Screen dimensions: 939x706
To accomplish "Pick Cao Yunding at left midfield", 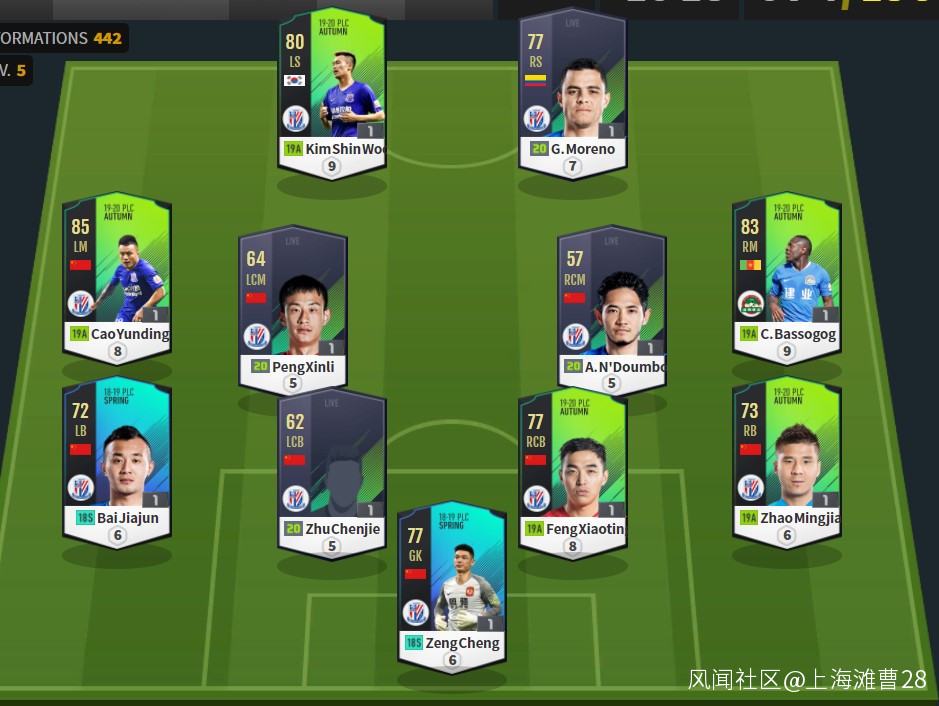I will pyautogui.click(x=117, y=268).
